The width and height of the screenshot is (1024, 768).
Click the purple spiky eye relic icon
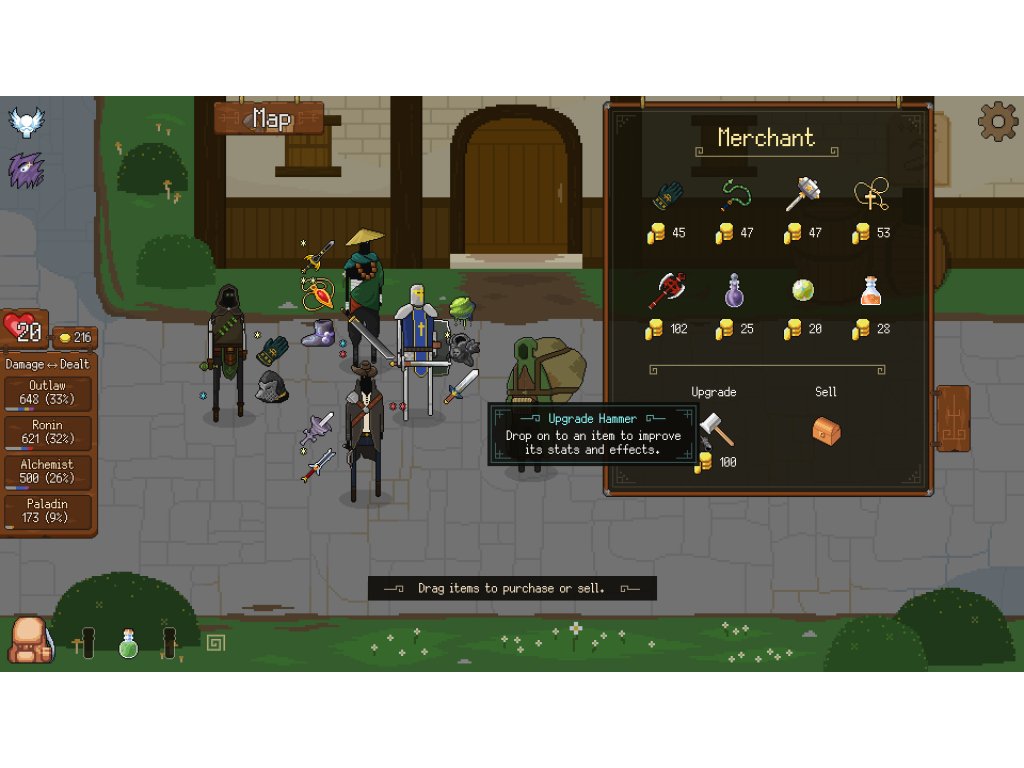(x=27, y=170)
